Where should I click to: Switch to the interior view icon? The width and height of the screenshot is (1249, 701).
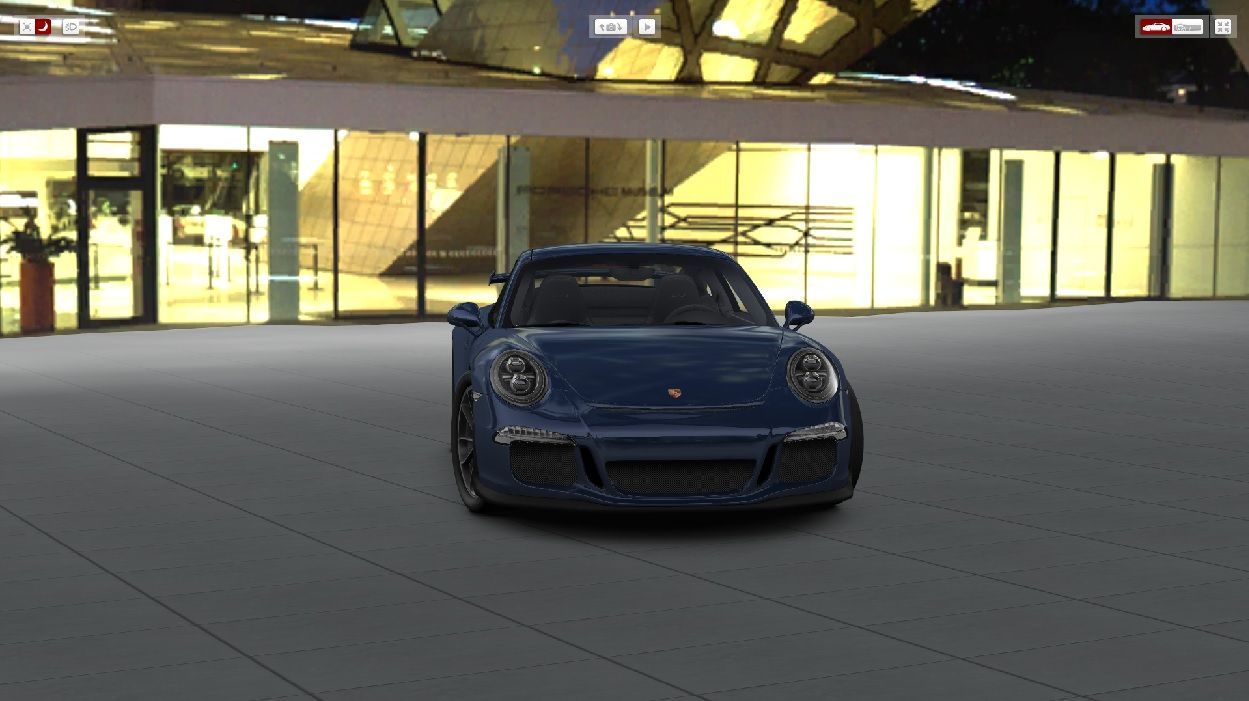pyautogui.click(x=1188, y=27)
